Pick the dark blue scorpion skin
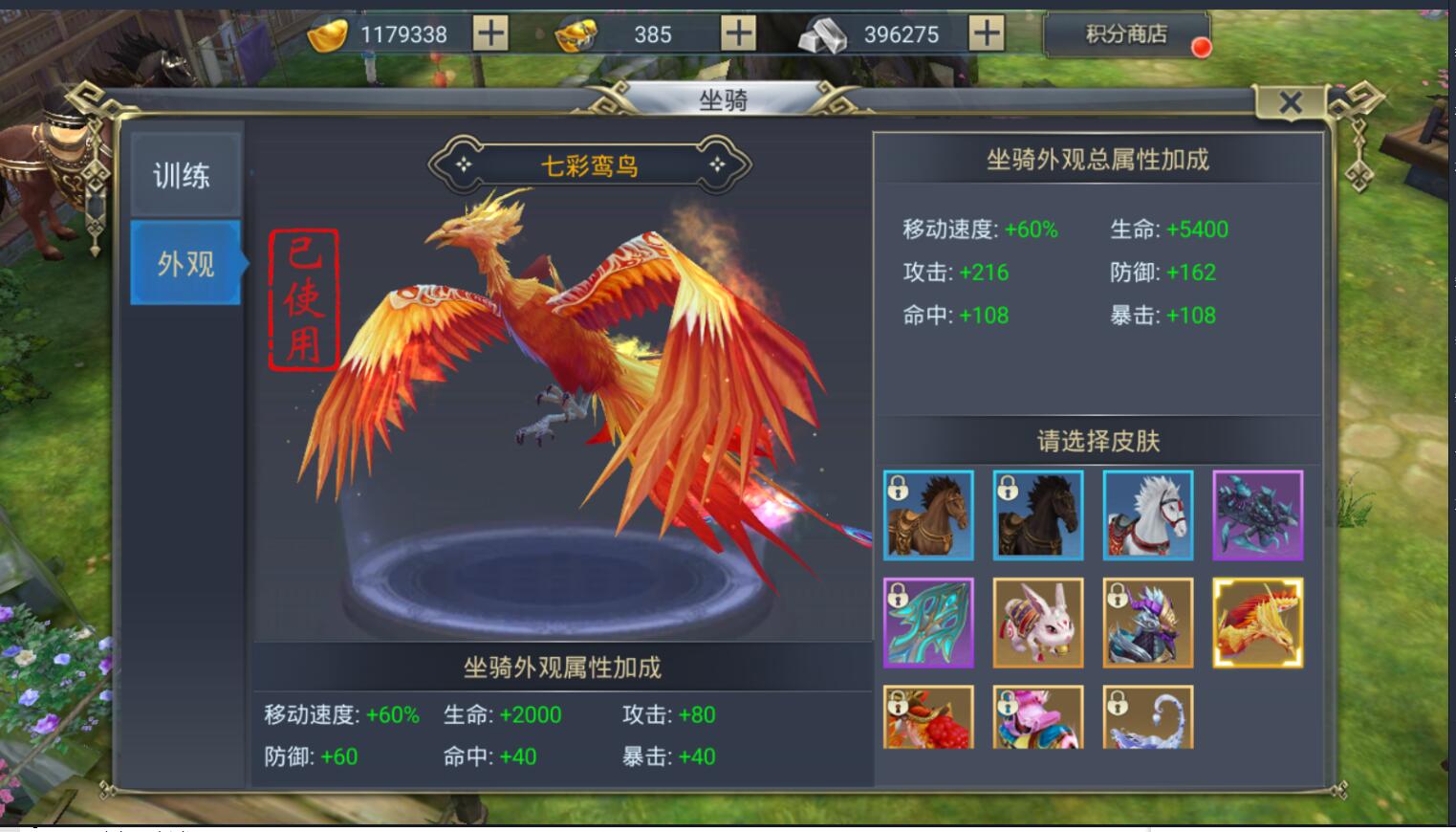The image size is (1456, 832). coord(1257,515)
